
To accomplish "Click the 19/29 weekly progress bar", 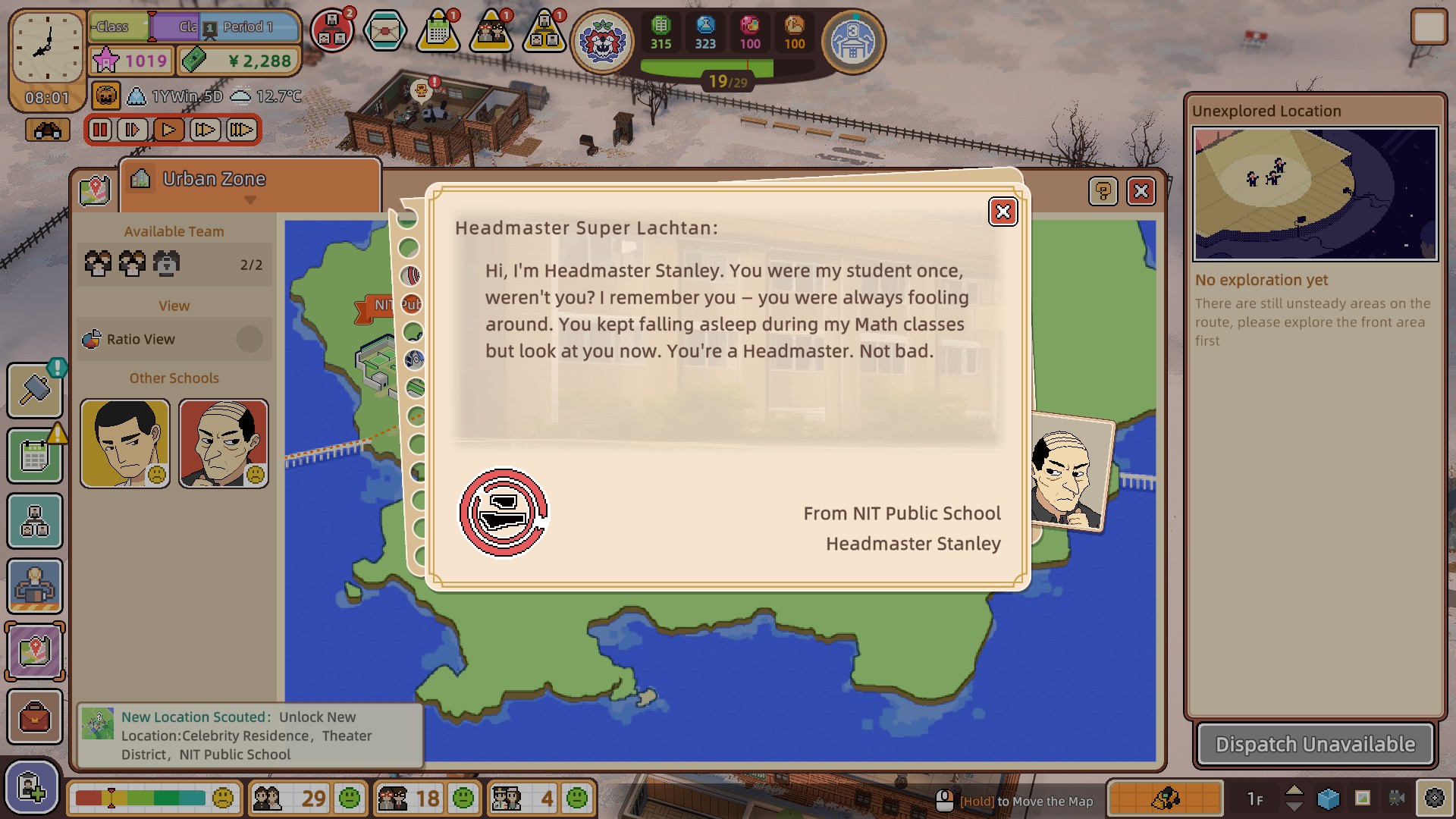I will pos(728,77).
